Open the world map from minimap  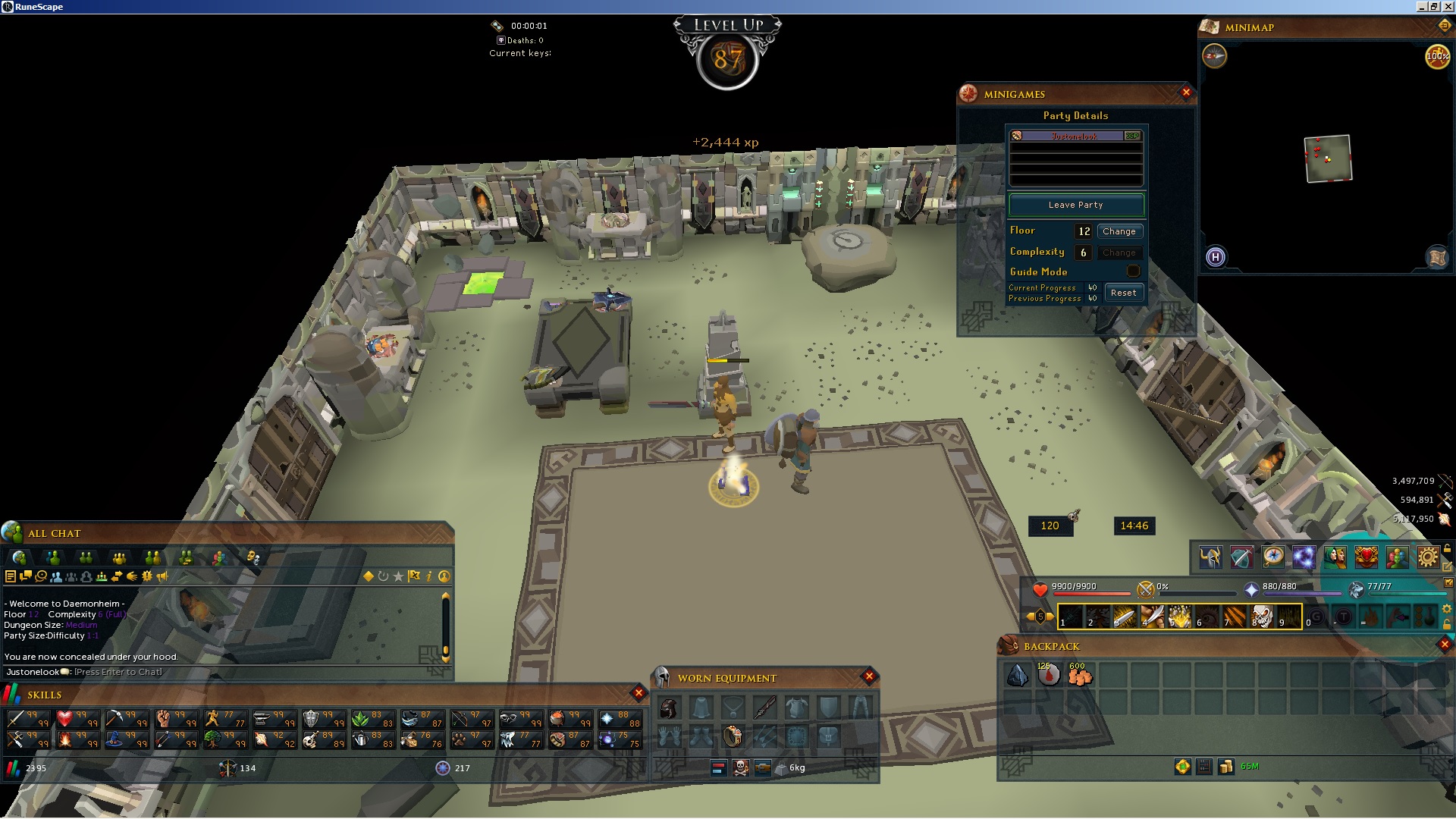(1437, 258)
